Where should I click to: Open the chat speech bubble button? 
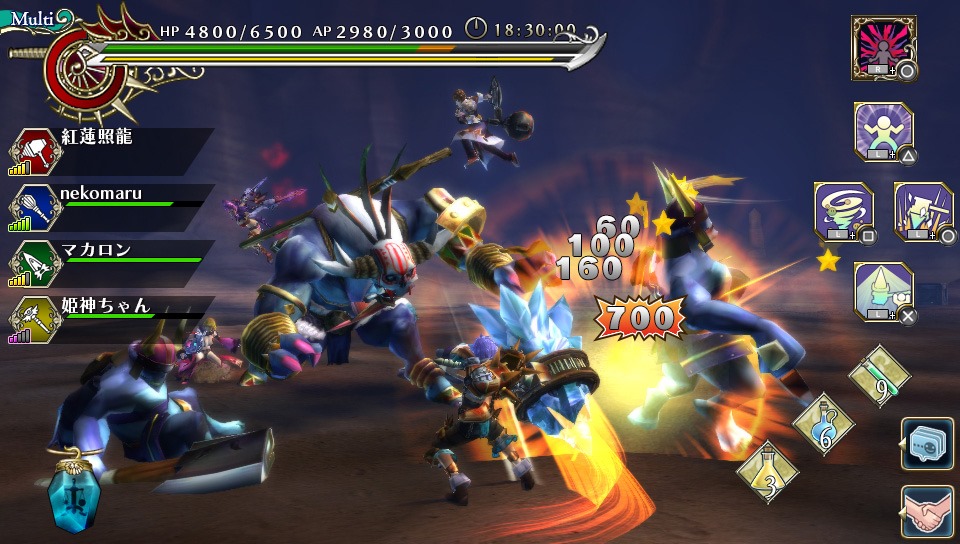pyautogui.click(x=926, y=444)
